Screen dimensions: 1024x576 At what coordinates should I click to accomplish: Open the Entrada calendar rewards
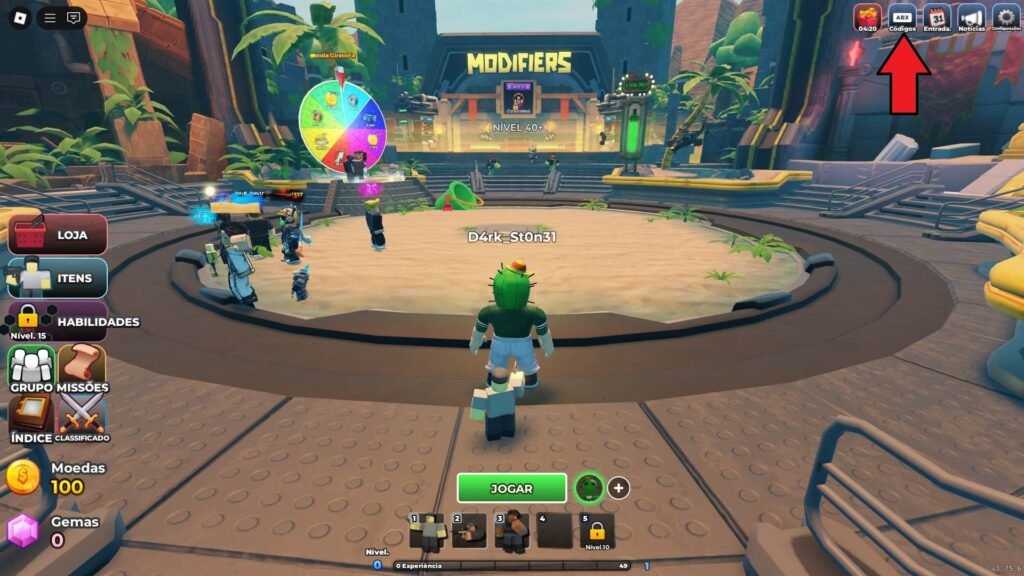coord(937,18)
